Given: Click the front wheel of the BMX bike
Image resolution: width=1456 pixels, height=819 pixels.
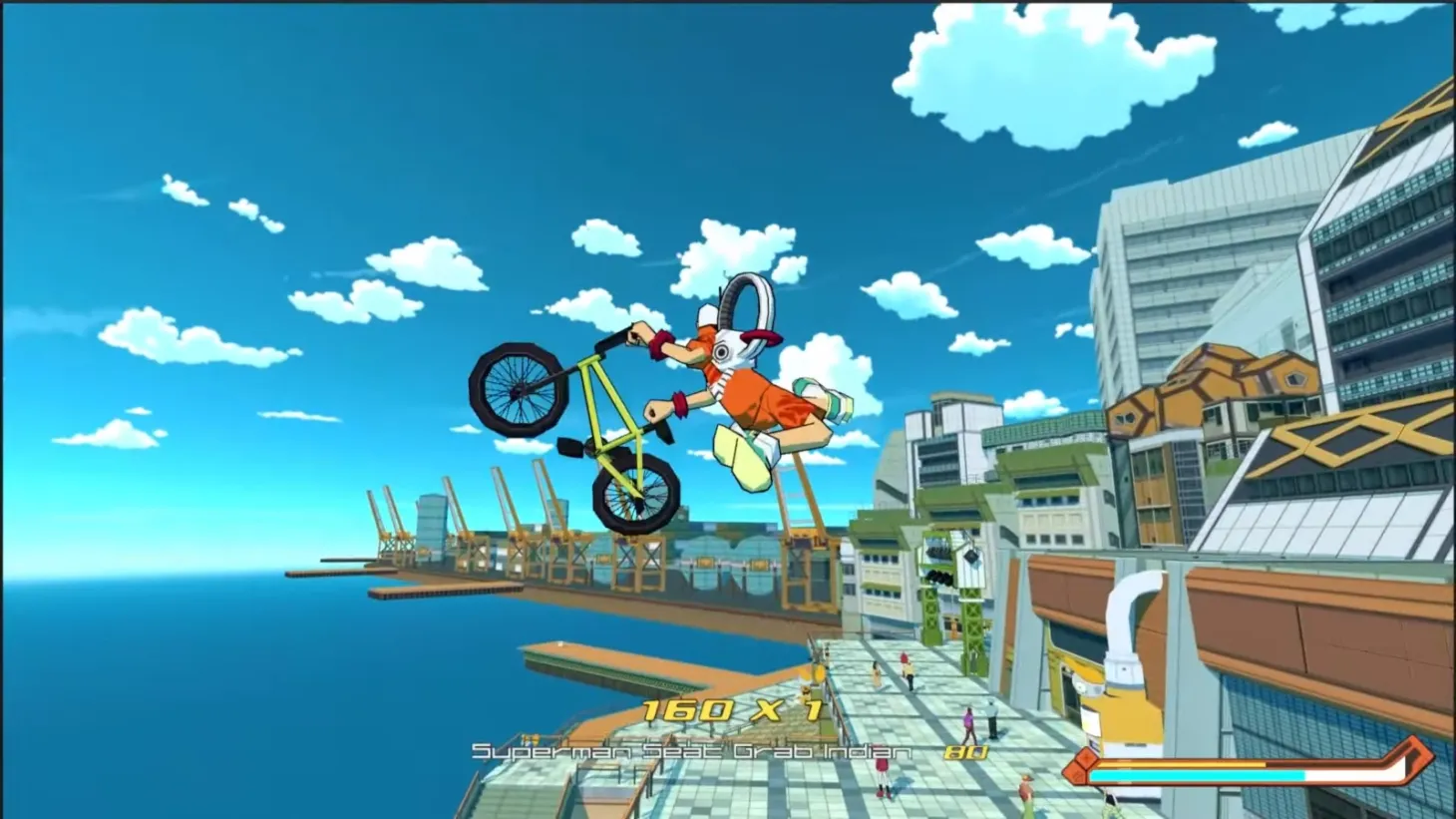Looking at the screenshot, I should pyautogui.click(x=519, y=388).
